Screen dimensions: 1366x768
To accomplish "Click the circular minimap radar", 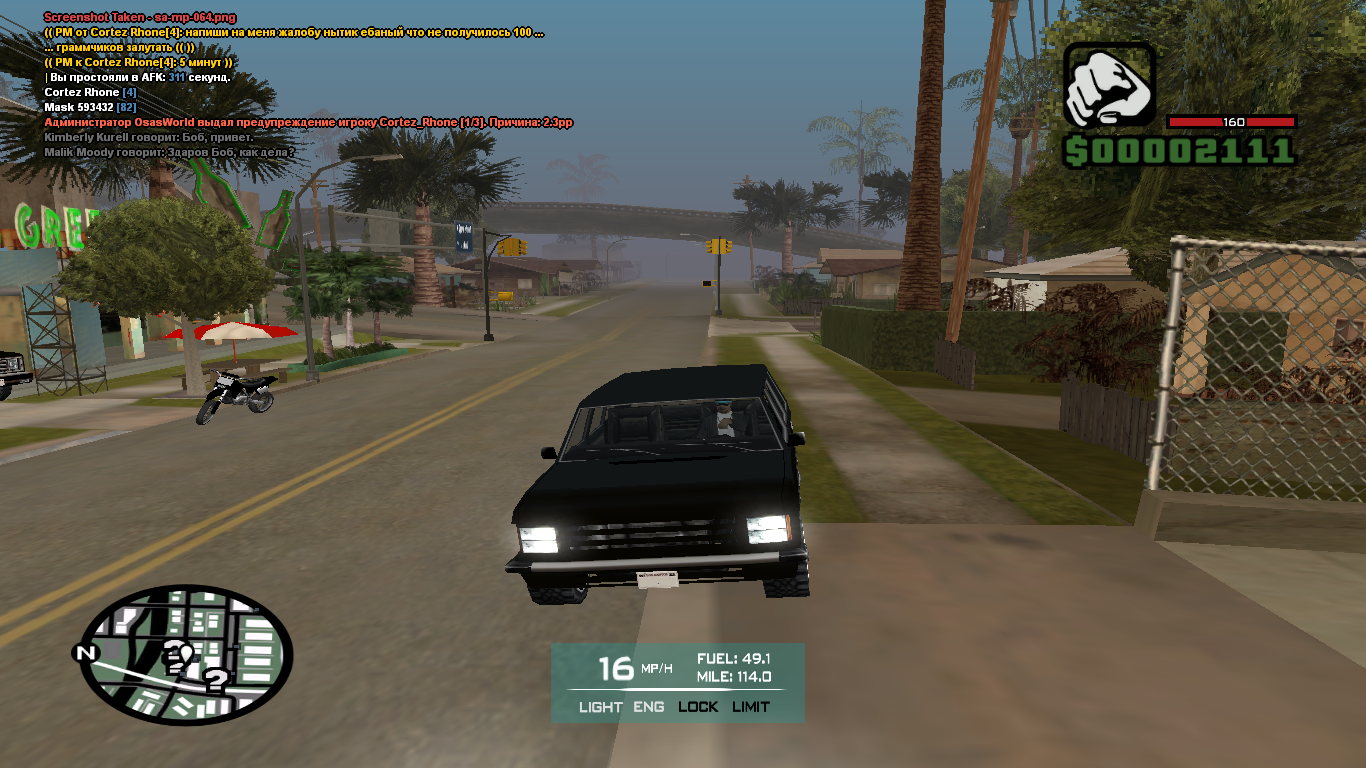I will pyautogui.click(x=187, y=655).
